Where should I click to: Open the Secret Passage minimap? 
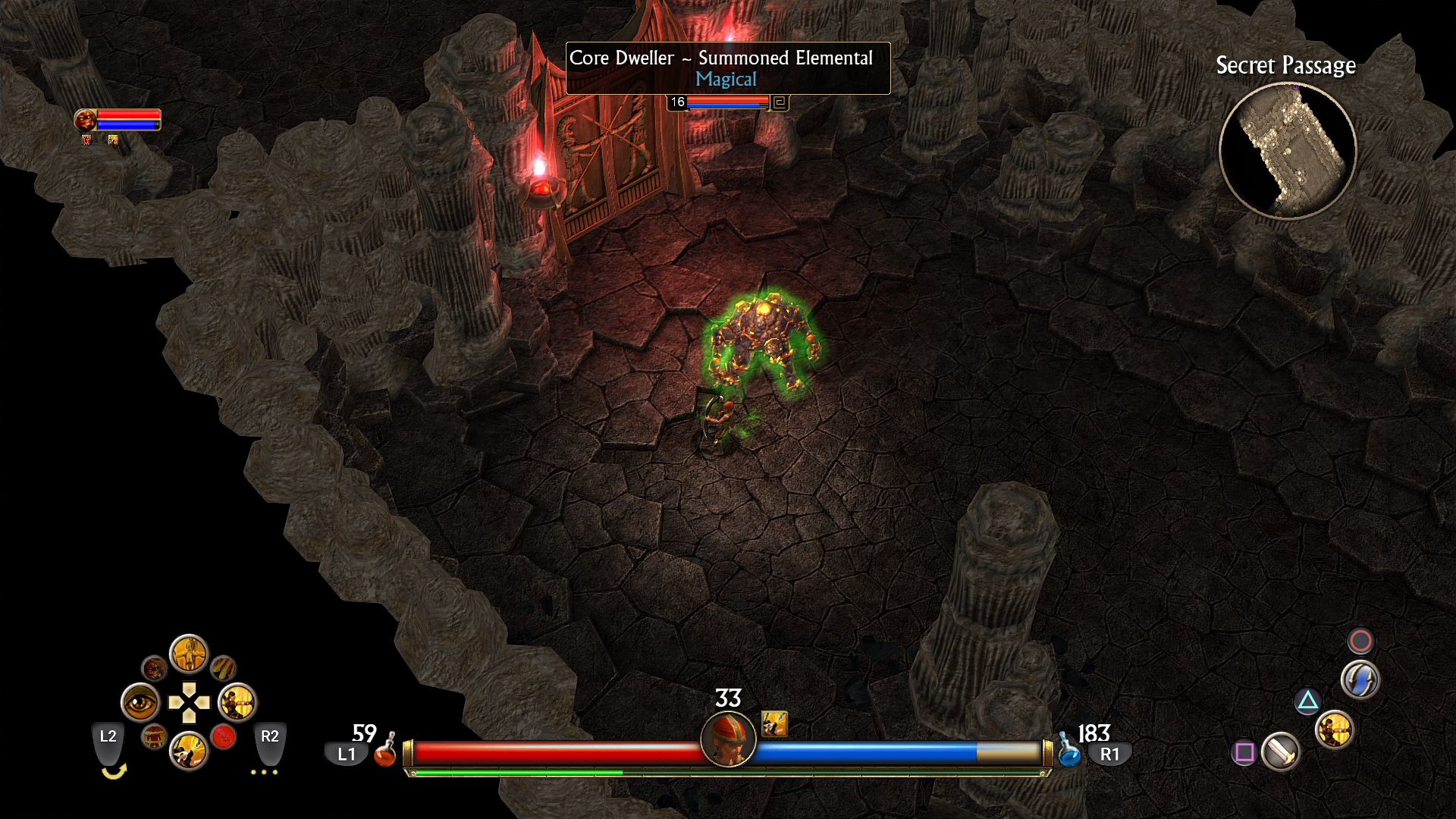1287,151
